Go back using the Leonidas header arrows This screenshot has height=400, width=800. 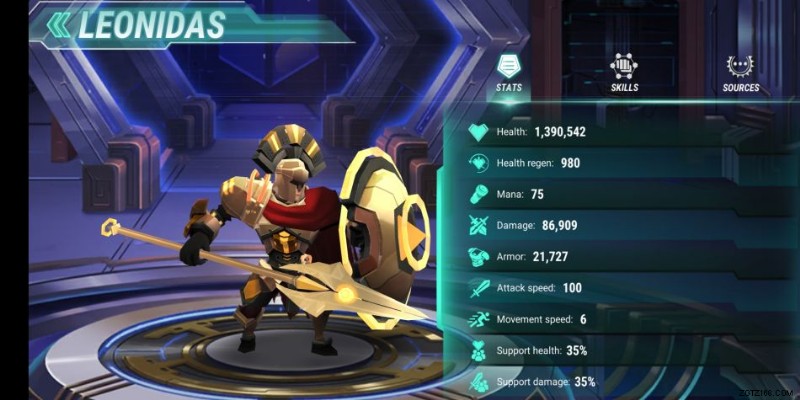tap(60, 24)
